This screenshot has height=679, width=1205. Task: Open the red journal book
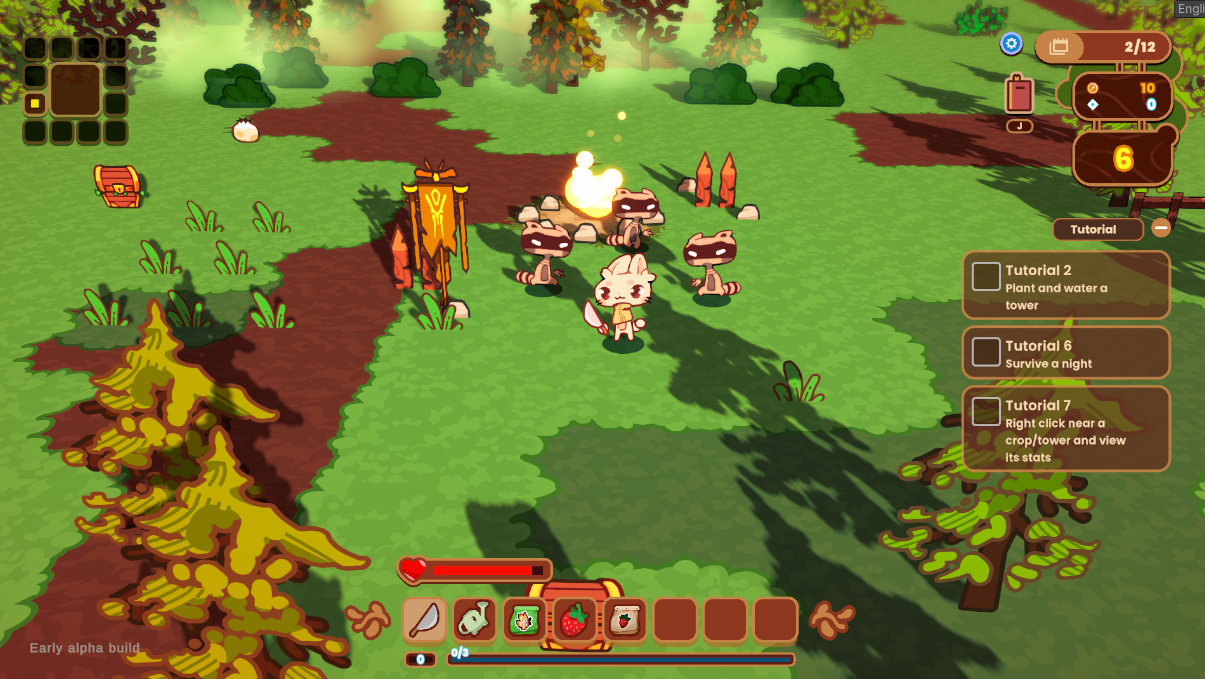tap(1019, 96)
